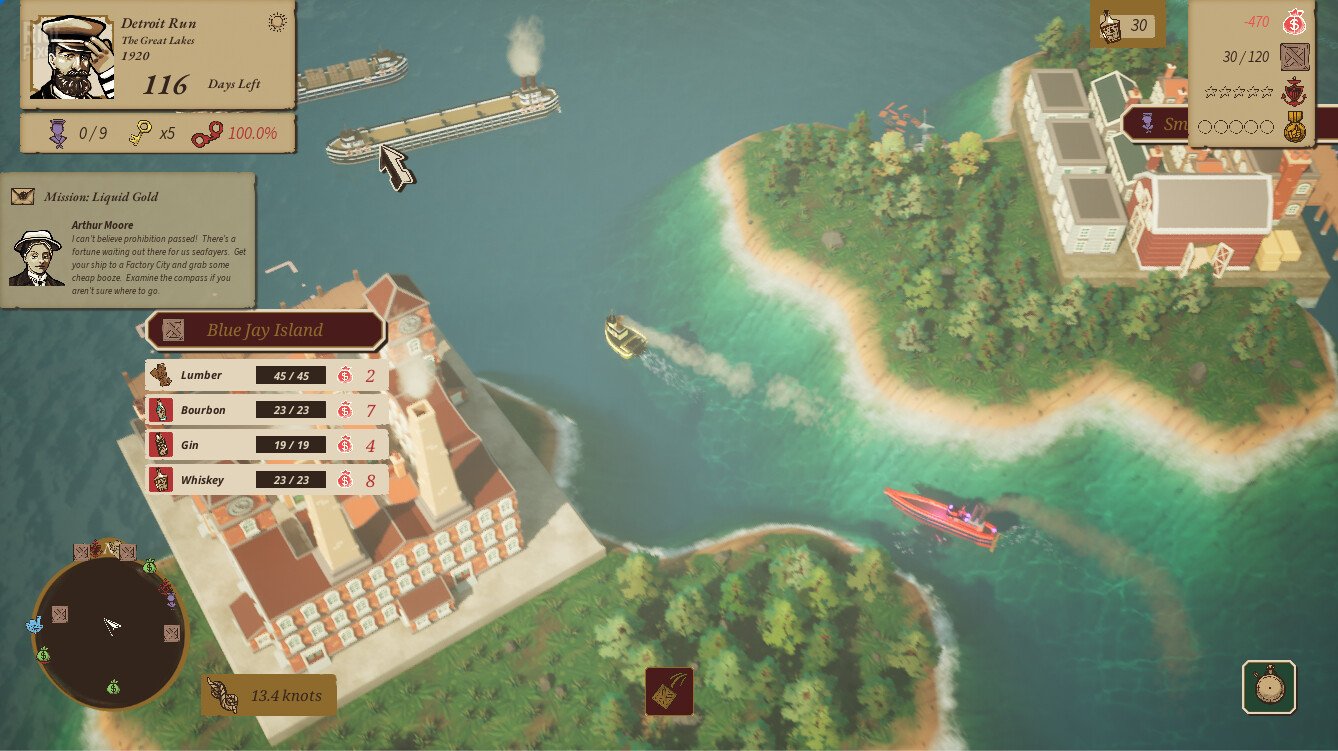Click the cargo crate capacity icon
This screenshot has width=1338, height=751.
1295,58
